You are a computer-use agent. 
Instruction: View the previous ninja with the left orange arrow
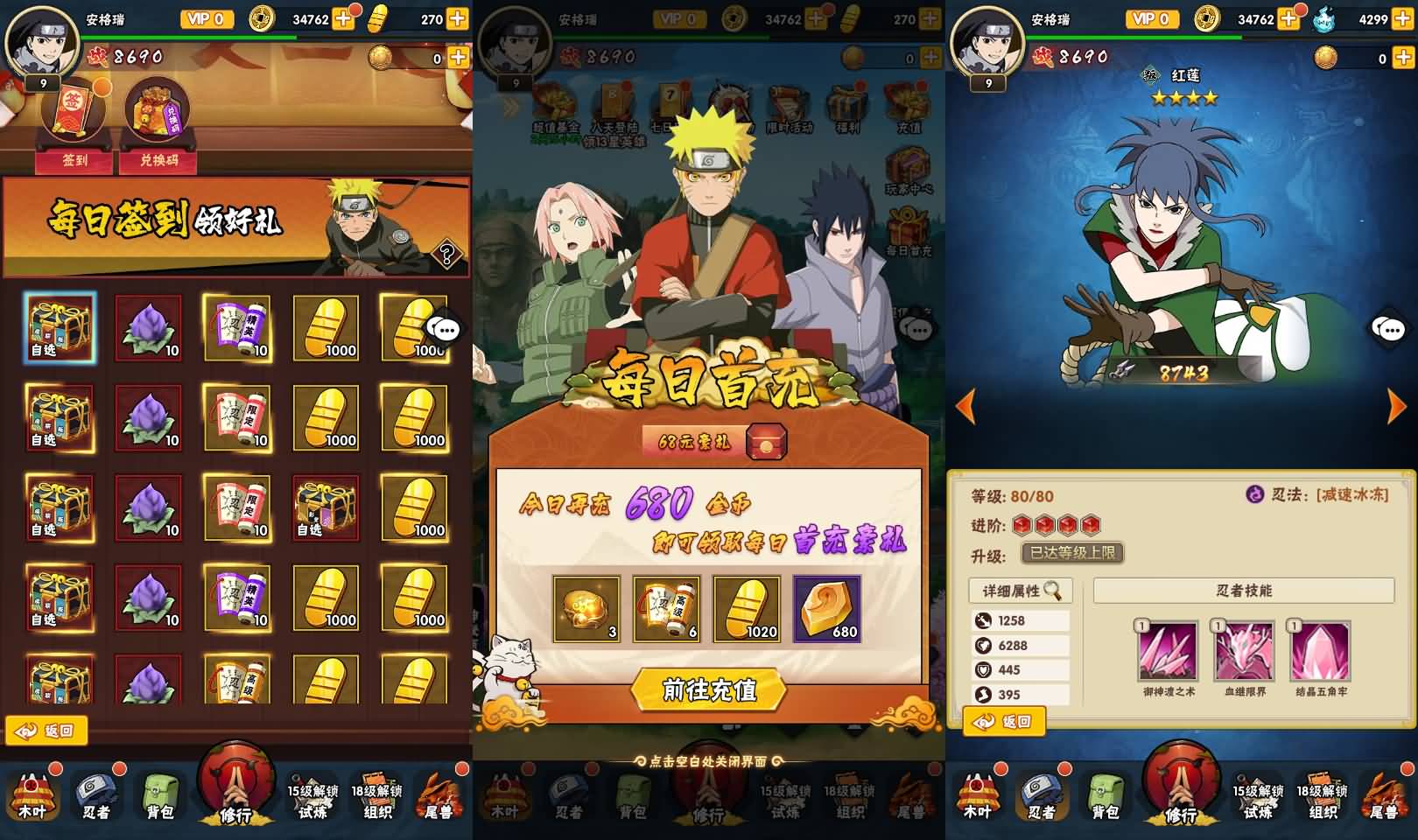click(x=965, y=407)
